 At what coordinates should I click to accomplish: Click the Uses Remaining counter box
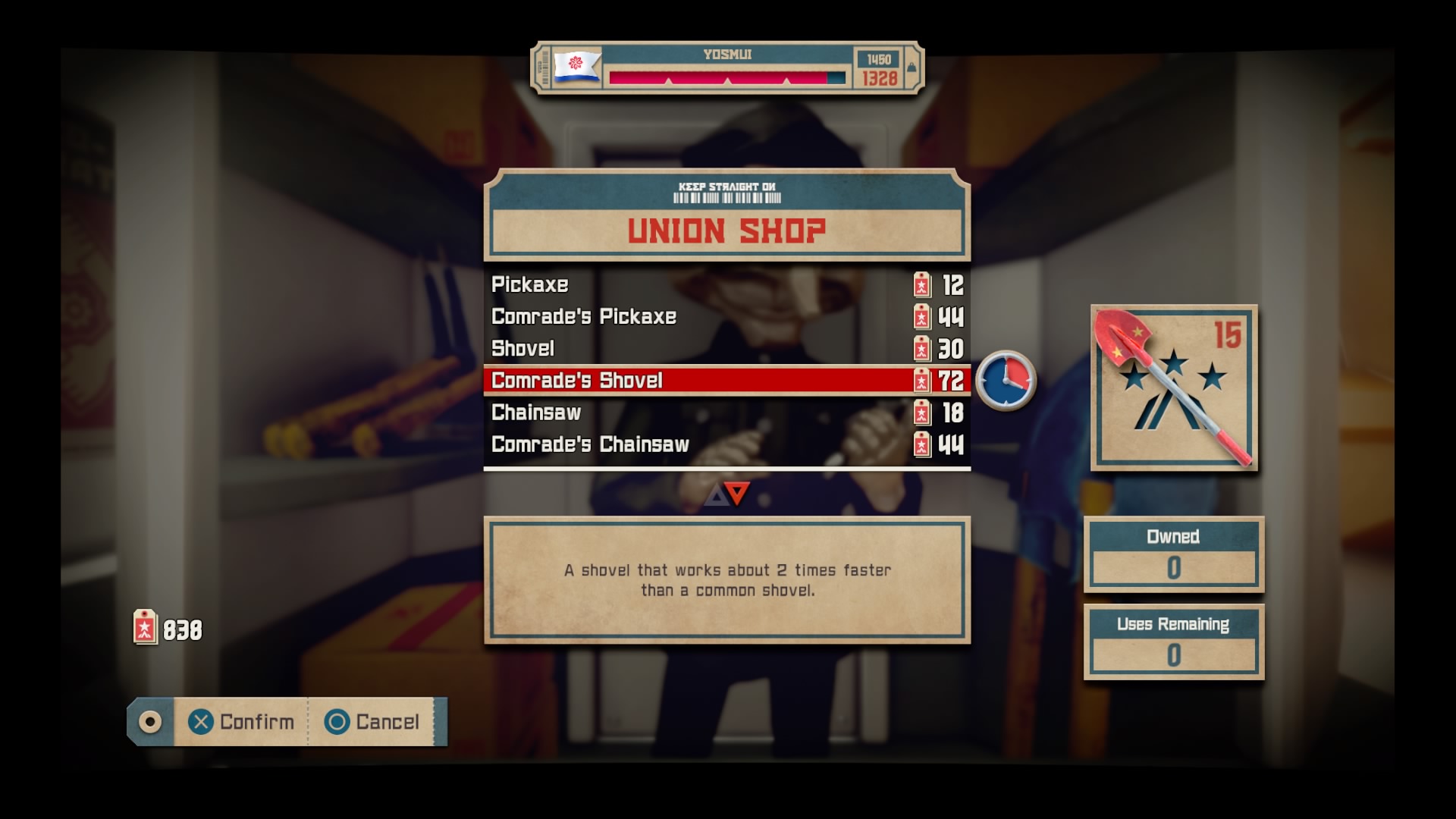pos(1174,641)
